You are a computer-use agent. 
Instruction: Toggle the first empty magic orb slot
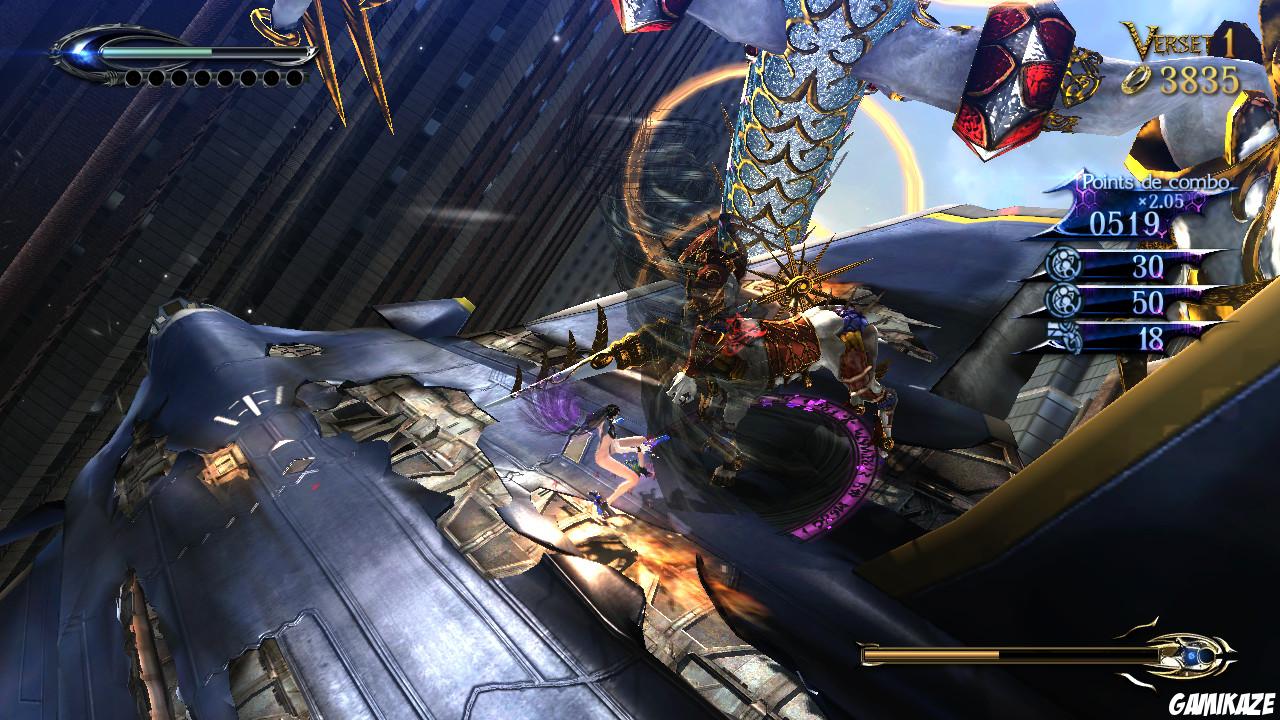[133, 78]
